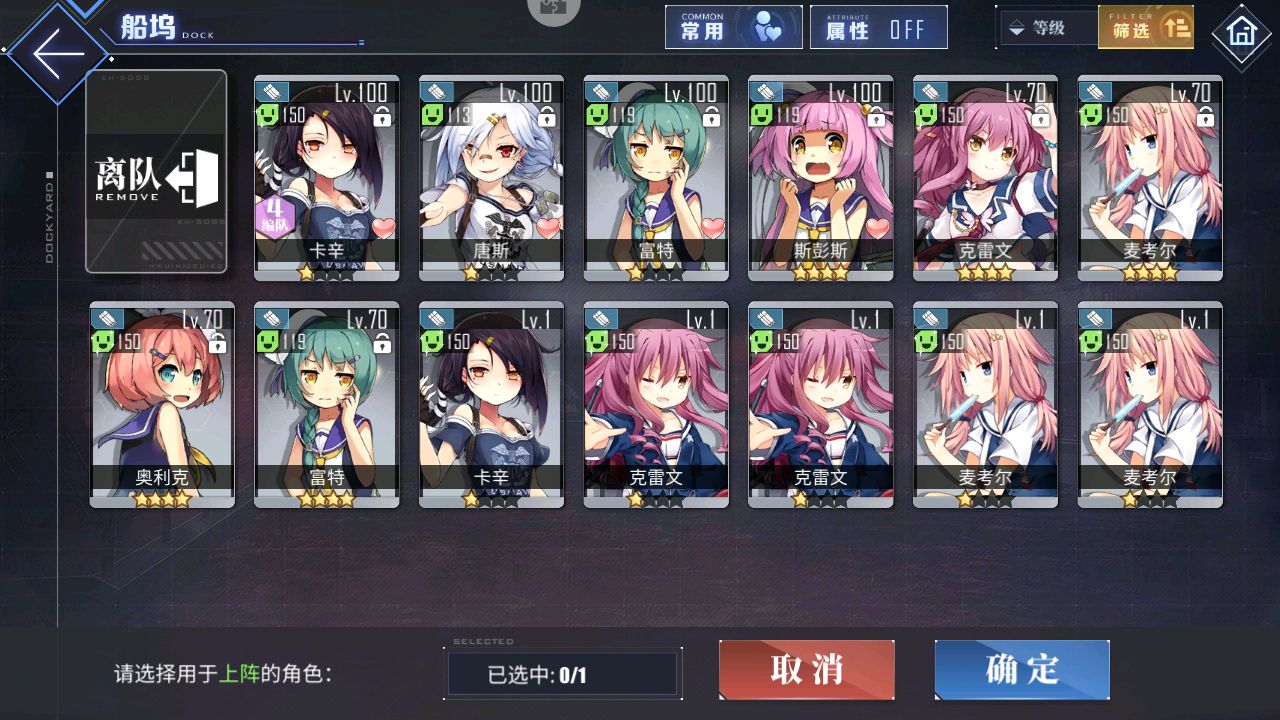1280x720 pixels.
Task: Click the heart affection icon on 唐斯's card
Action: [546, 229]
